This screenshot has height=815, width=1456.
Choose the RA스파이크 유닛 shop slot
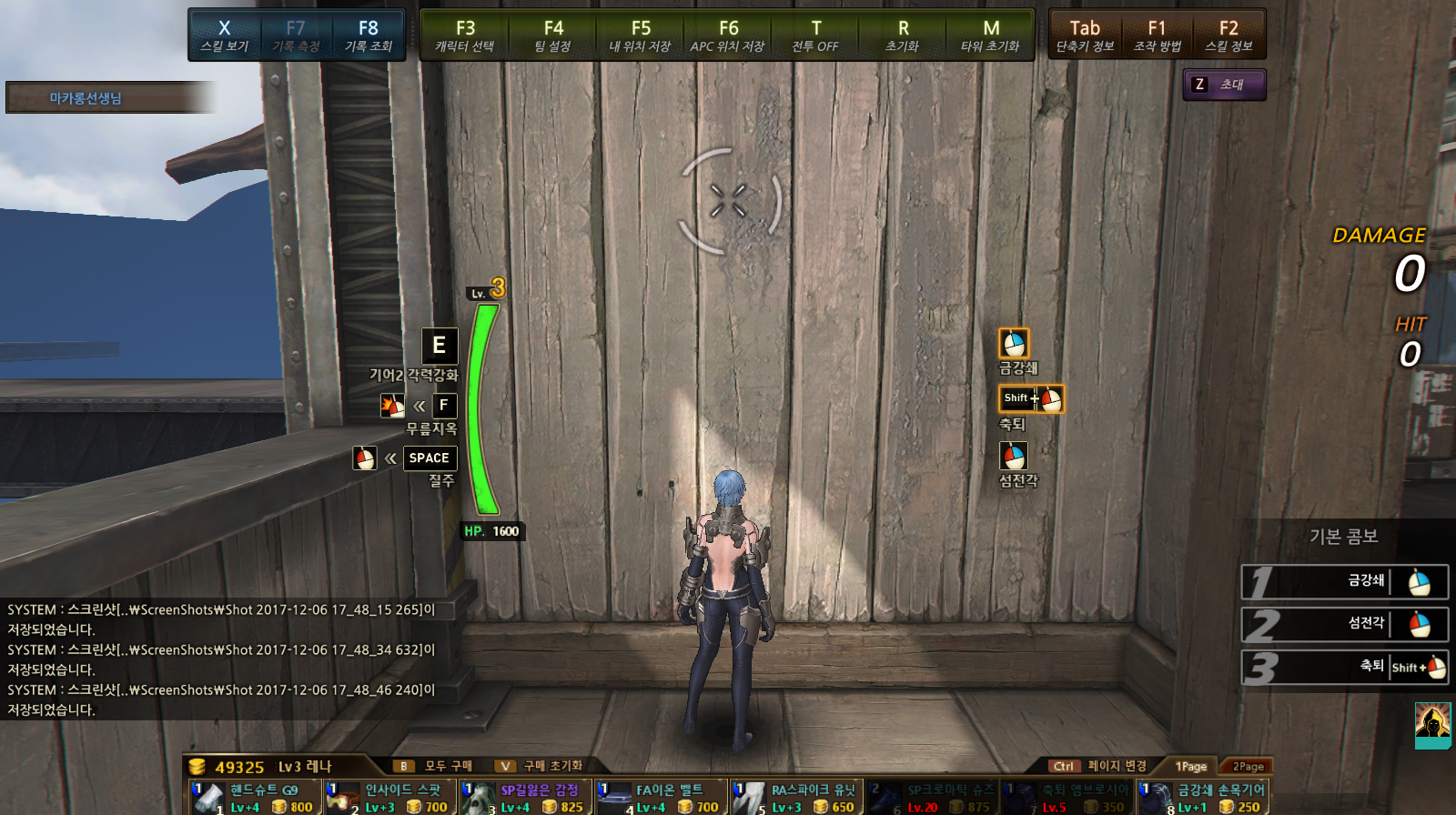point(795,798)
